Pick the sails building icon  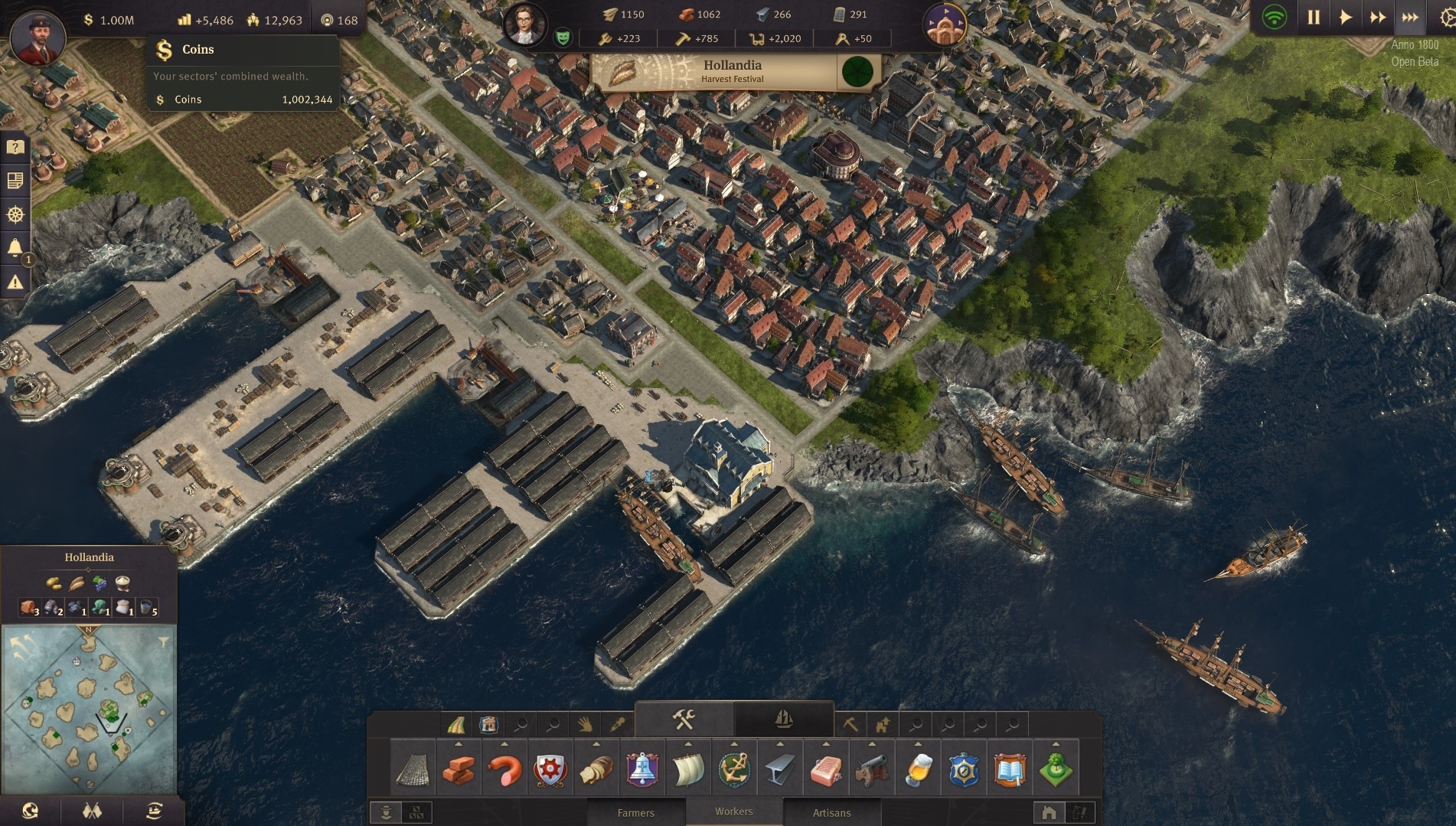(687, 769)
